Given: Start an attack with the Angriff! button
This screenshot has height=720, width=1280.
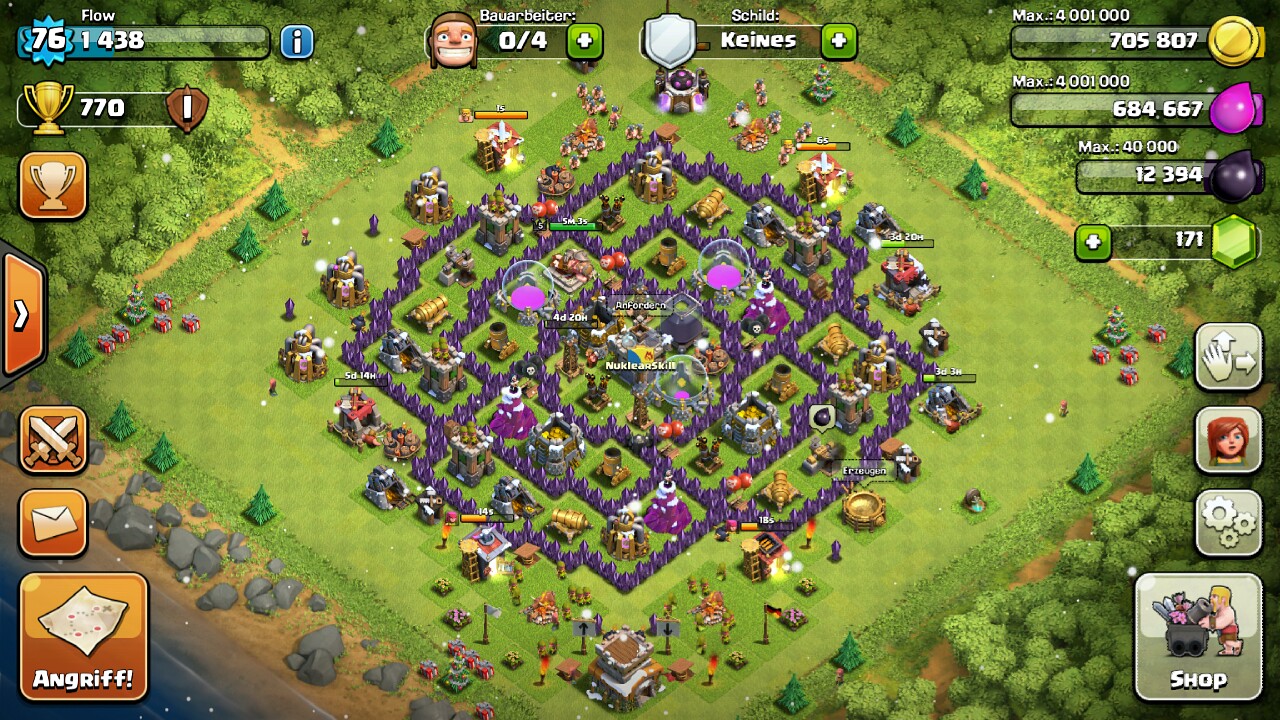Looking at the screenshot, I should (x=83, y=637).
